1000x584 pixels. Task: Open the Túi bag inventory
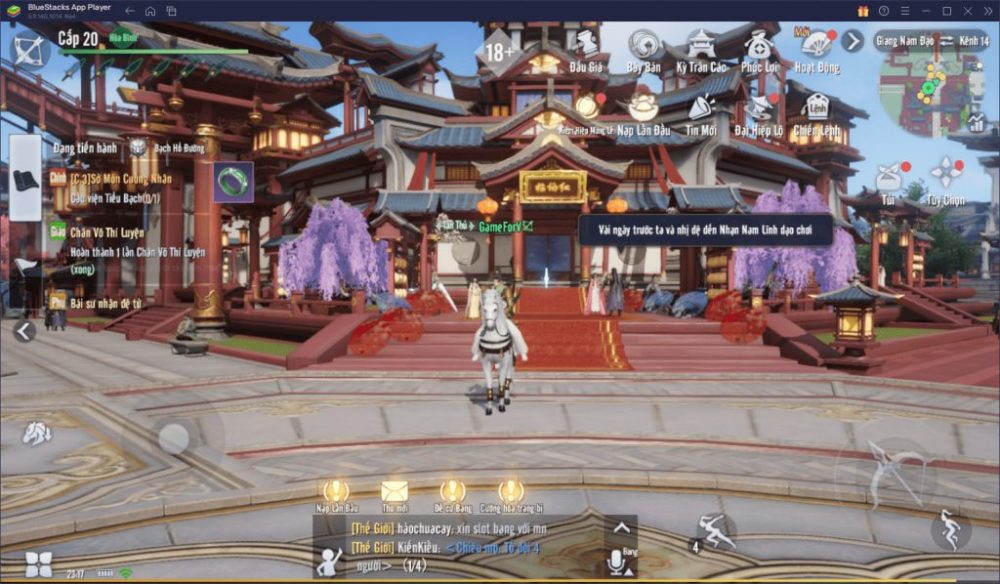point(888,180)
